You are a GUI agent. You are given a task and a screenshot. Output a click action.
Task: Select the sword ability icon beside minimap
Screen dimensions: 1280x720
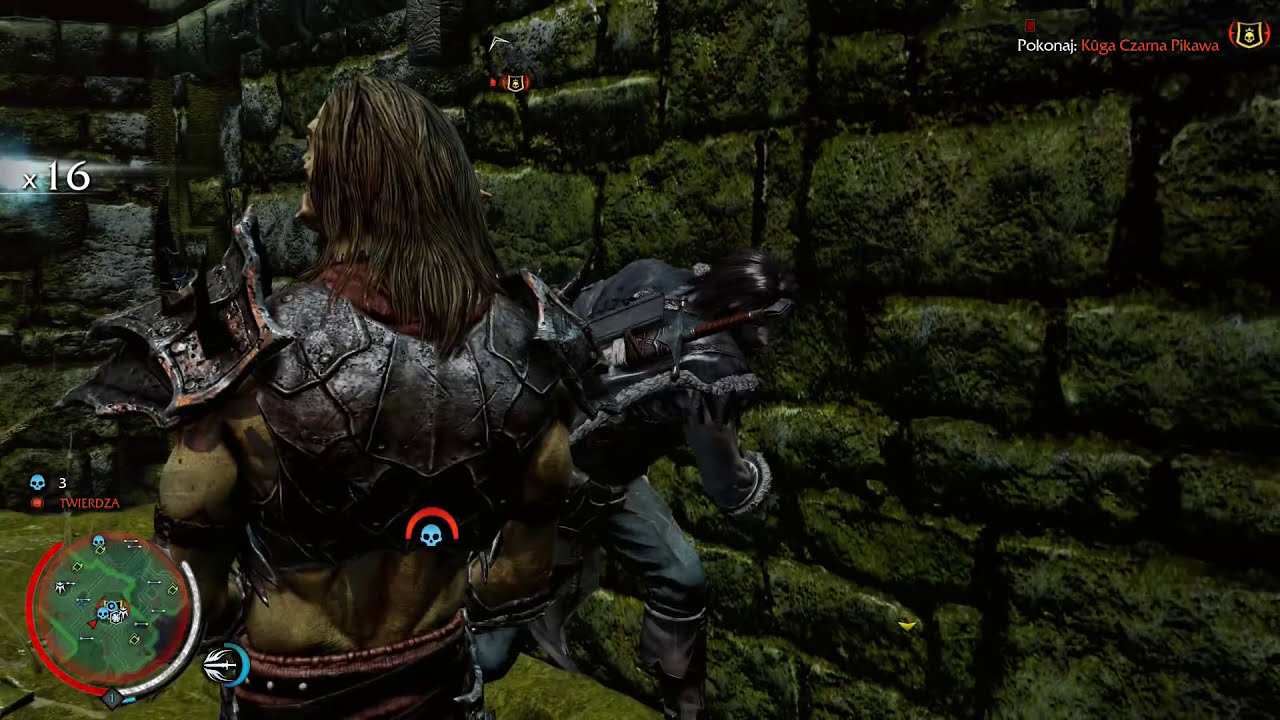click(225, 664)
